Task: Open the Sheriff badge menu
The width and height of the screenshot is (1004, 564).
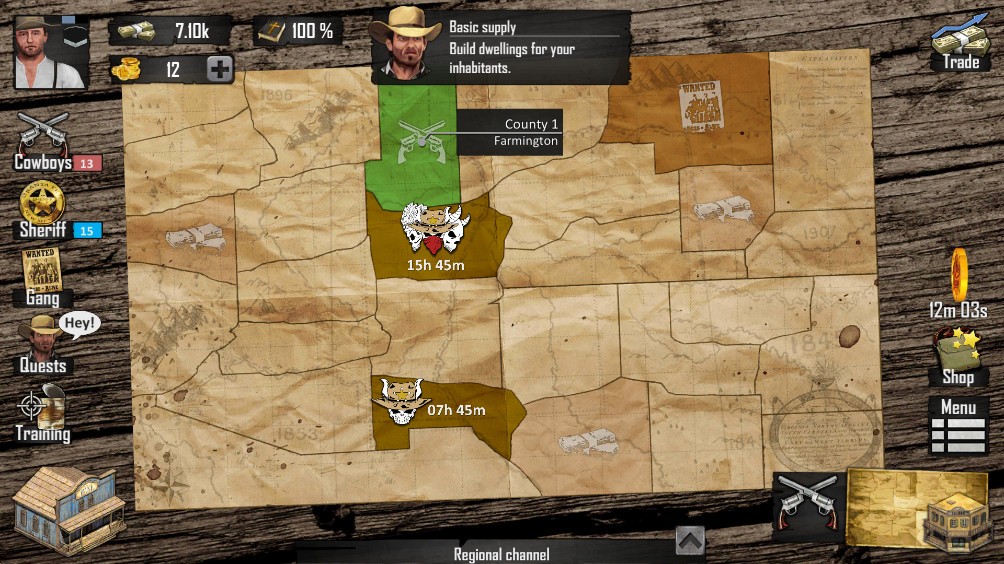Action: pyautogui.click(x=43, y=210)
